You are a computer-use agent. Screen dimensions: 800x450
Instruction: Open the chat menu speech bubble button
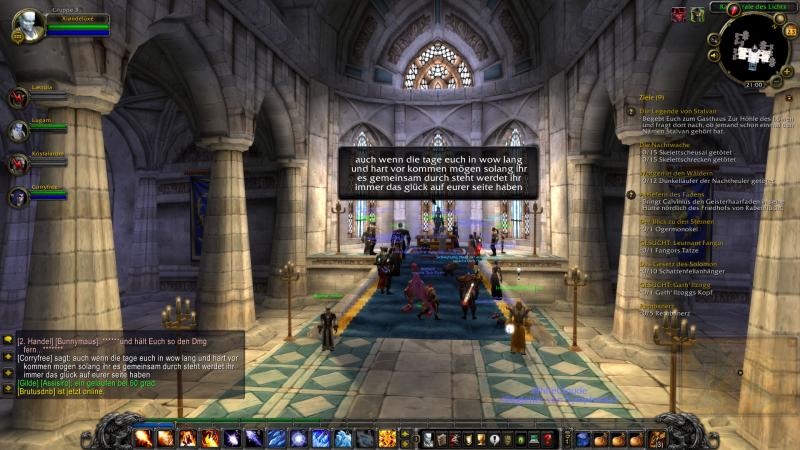tap(8, 341)
